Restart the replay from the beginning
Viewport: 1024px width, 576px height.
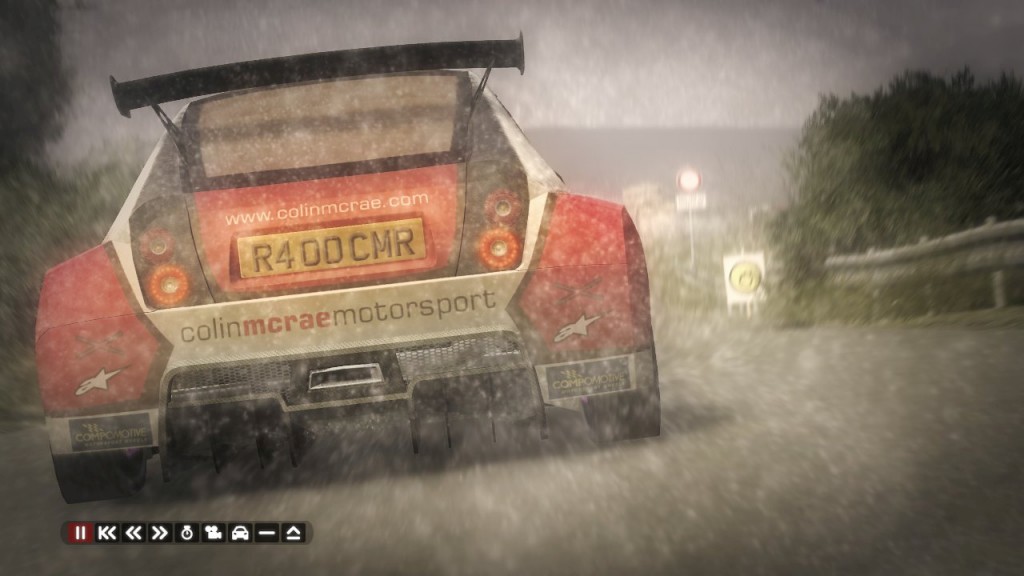tap(106, 533)
